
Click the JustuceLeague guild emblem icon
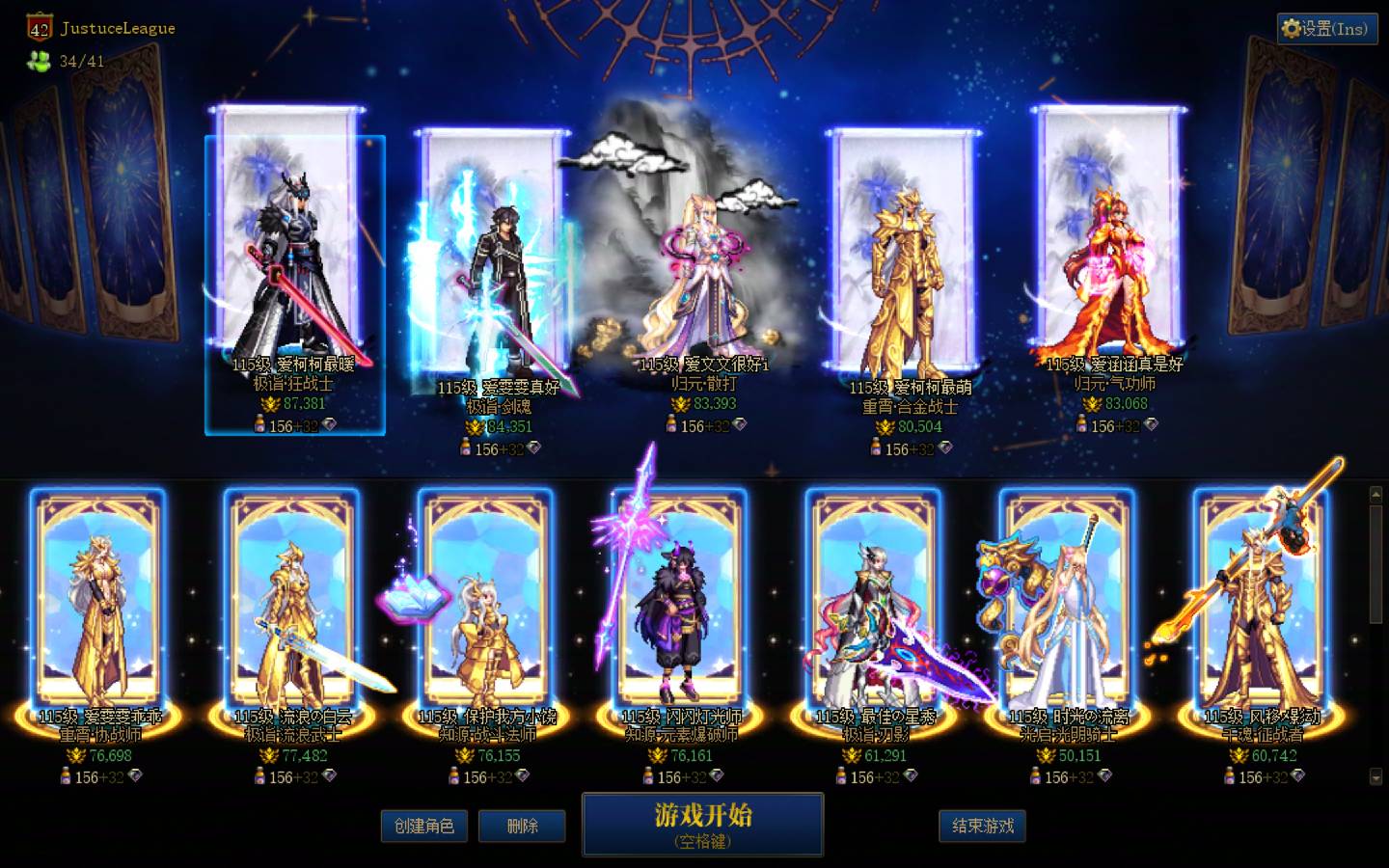(x=38, y=28)
